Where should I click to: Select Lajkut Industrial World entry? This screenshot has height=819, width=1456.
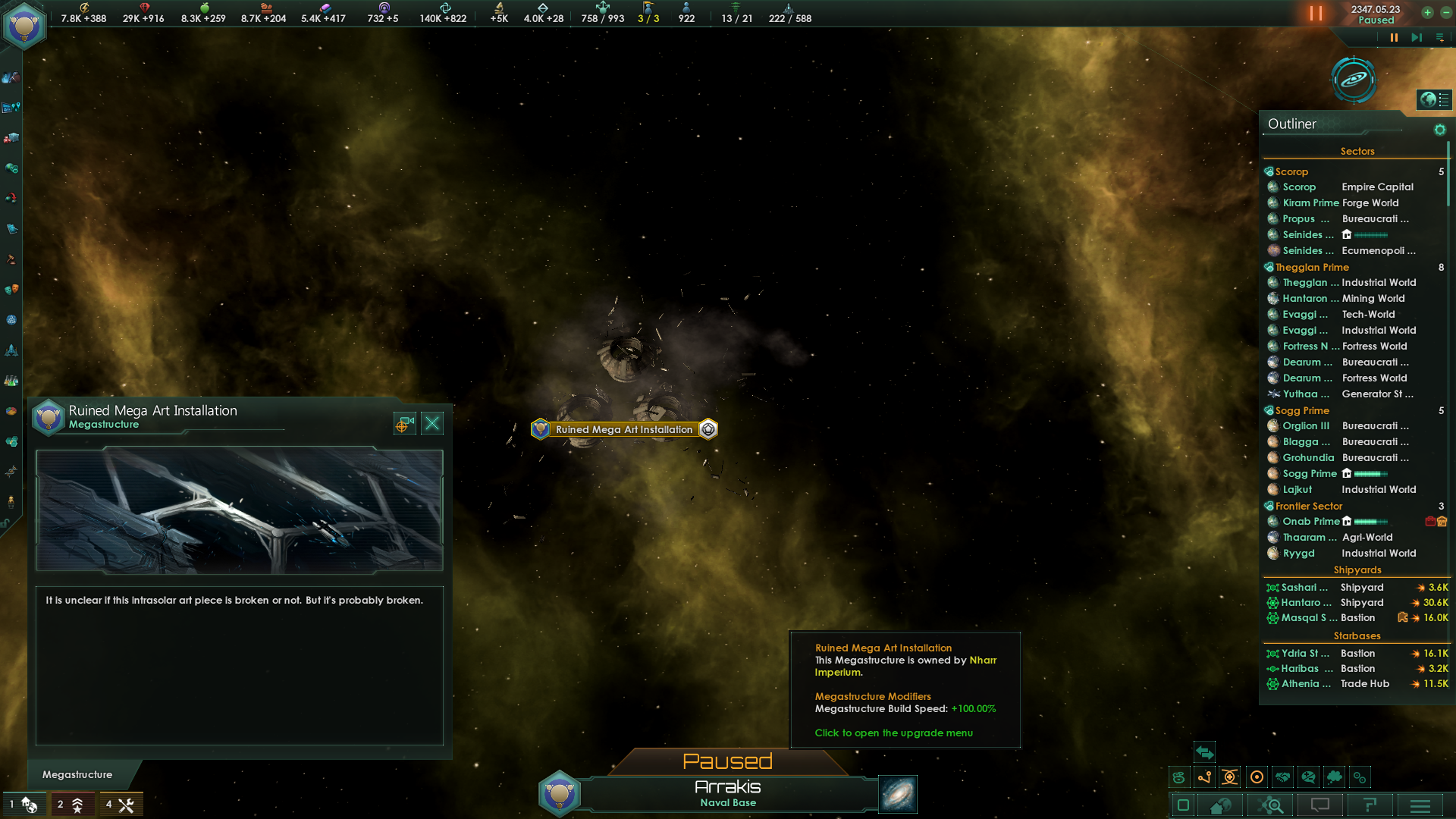pos(1340,489)
